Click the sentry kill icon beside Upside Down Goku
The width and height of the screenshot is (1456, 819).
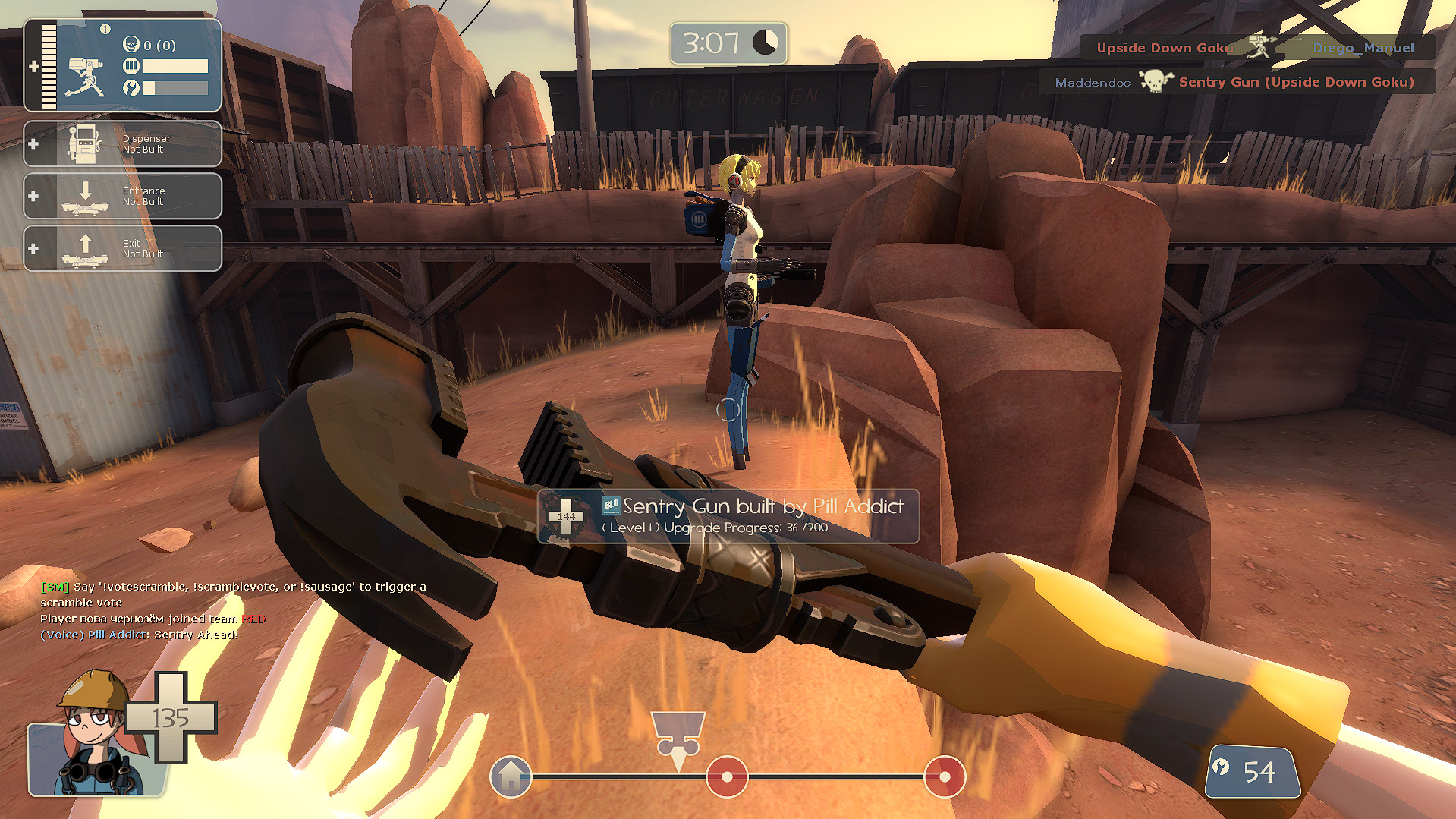coord(1261,46)
